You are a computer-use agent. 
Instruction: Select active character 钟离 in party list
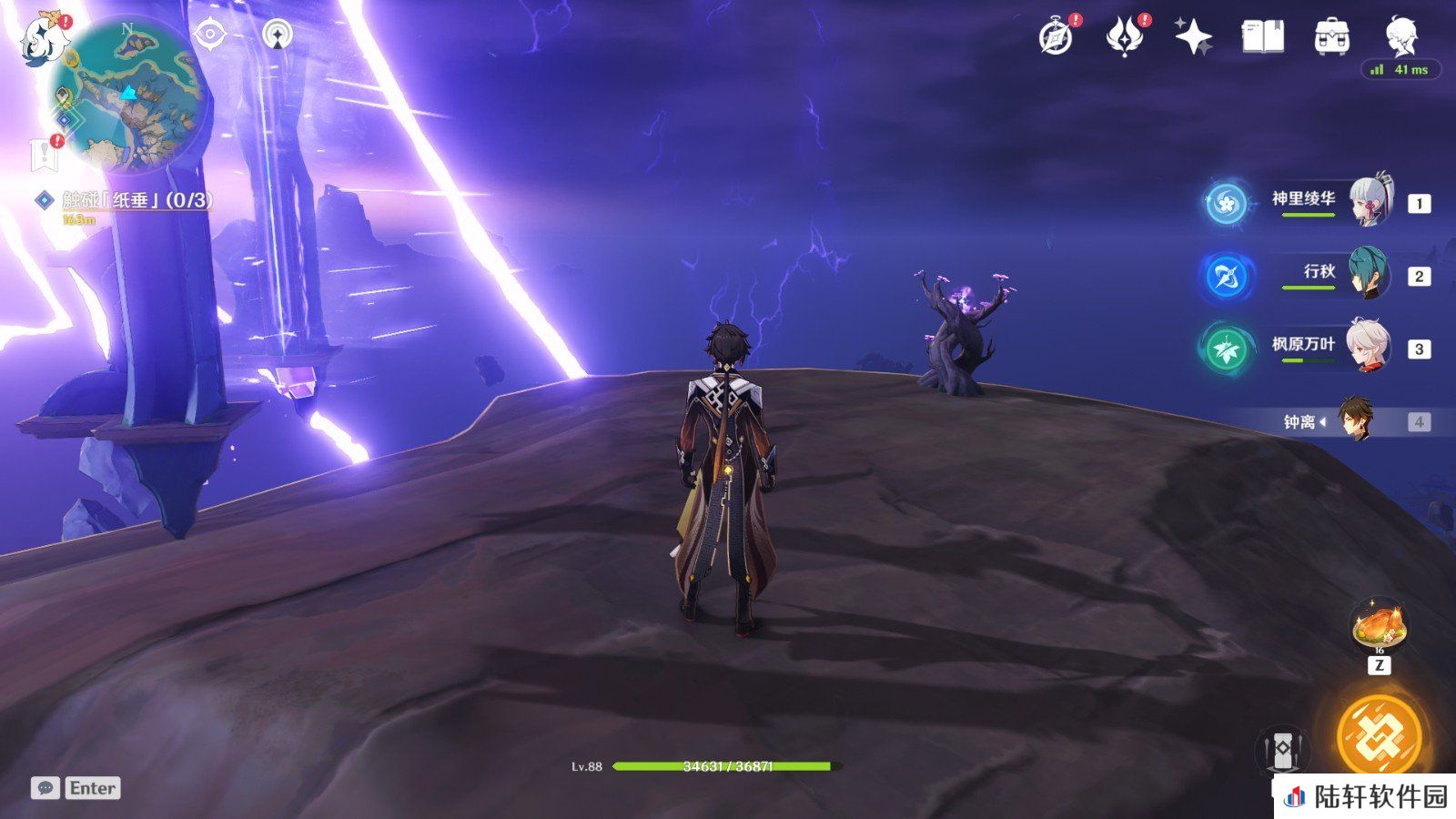point(1354,421)
